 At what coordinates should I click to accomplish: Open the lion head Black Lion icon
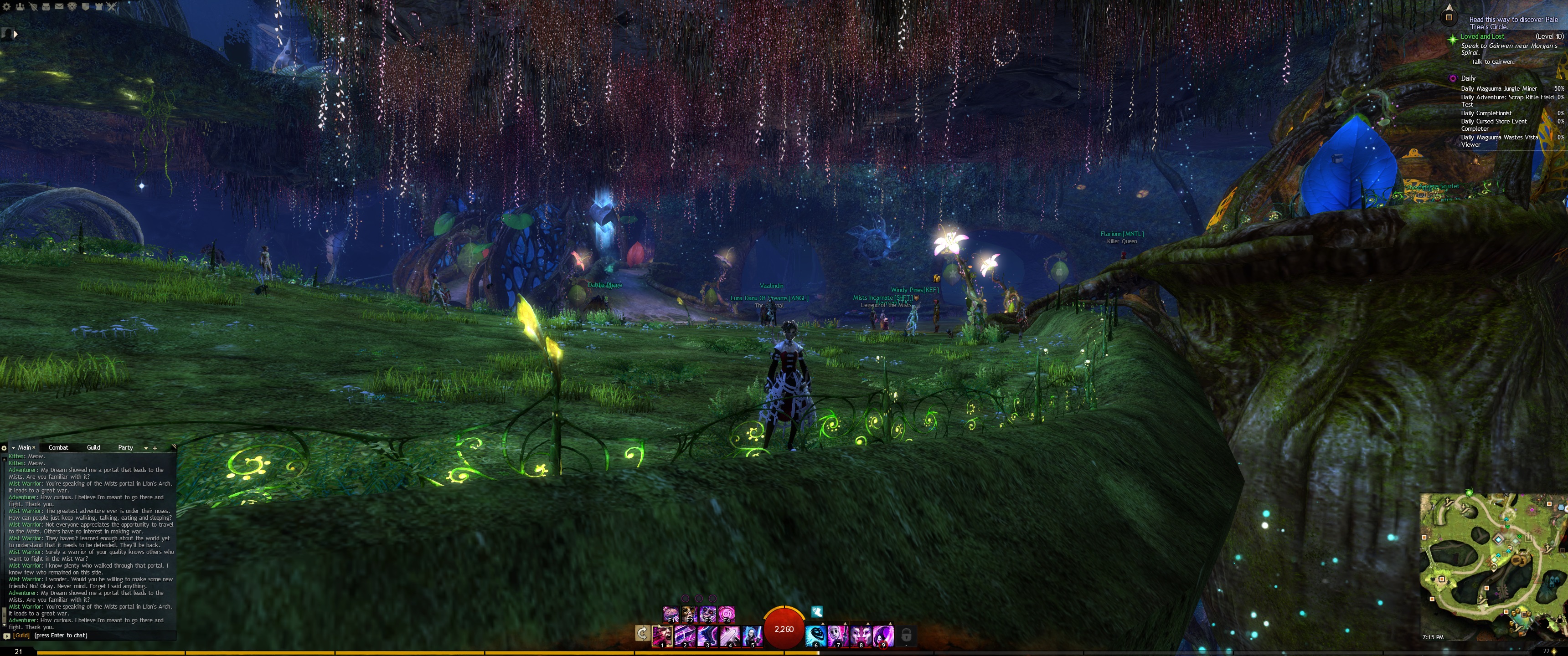pos(72,7)
